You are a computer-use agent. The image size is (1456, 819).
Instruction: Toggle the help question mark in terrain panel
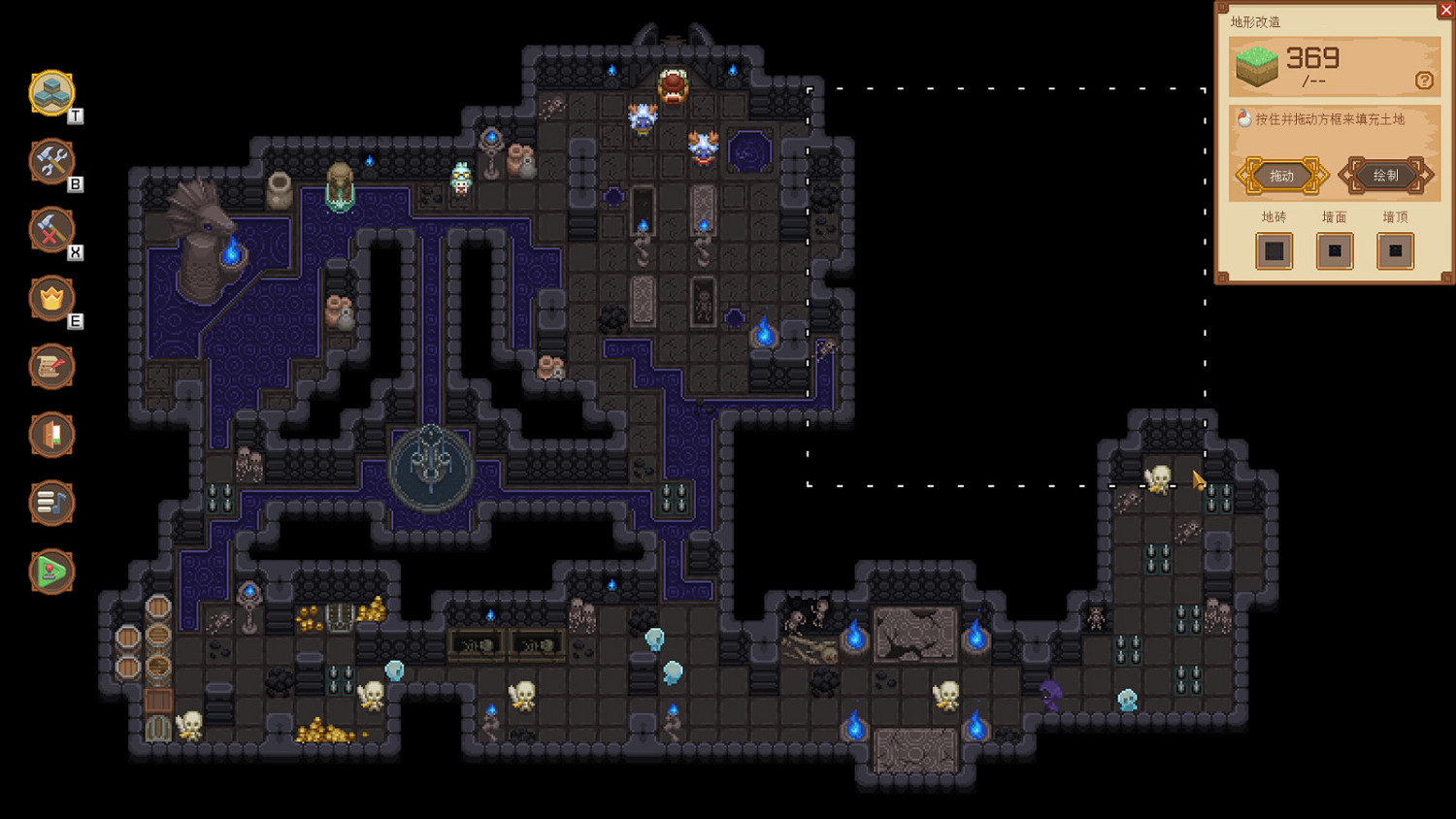pyautogui.click(x=1426, y=82)
